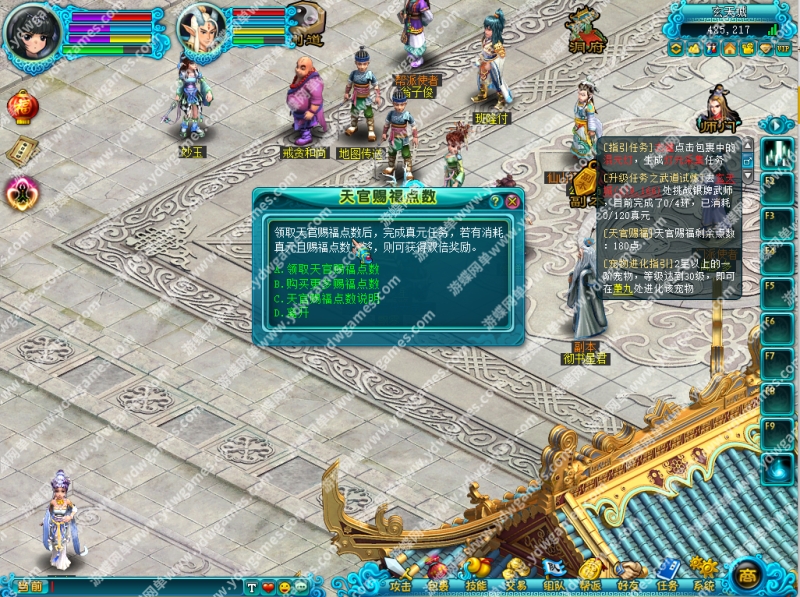Click the red lantern icon

[x=20, y=105]
